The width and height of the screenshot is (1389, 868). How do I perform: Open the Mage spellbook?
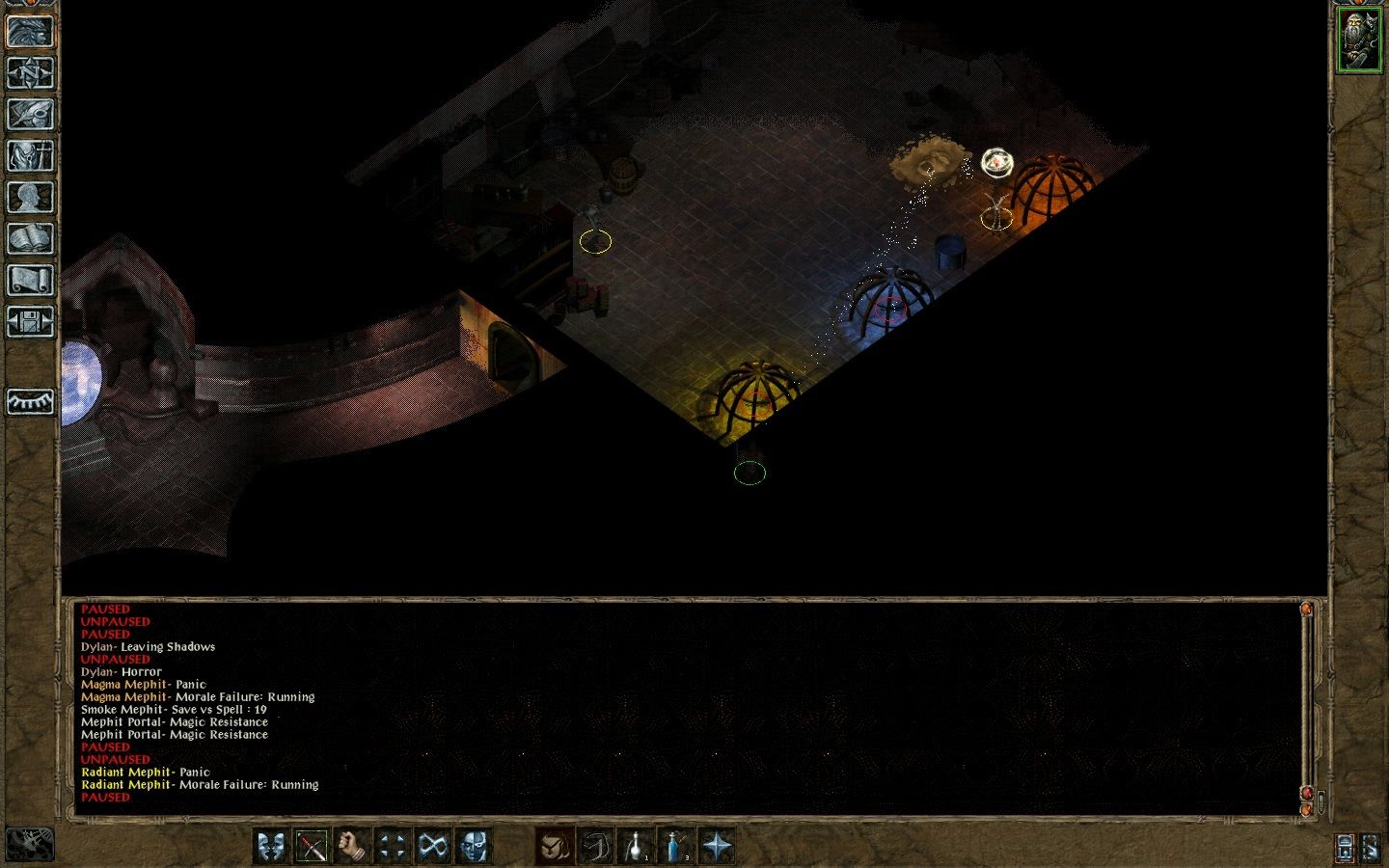point(29,238)
